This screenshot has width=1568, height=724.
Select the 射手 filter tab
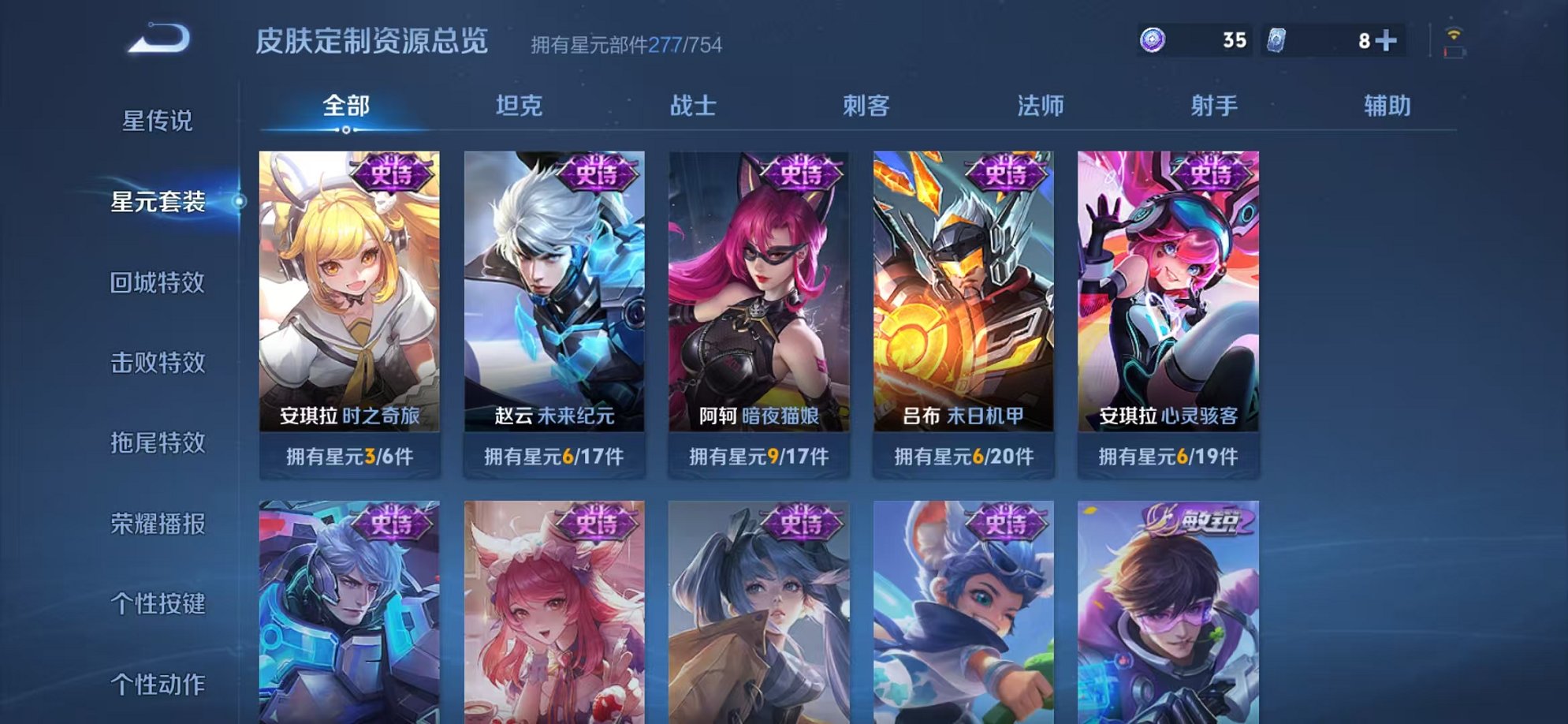pyautogui.click(x=1215, y=106)
